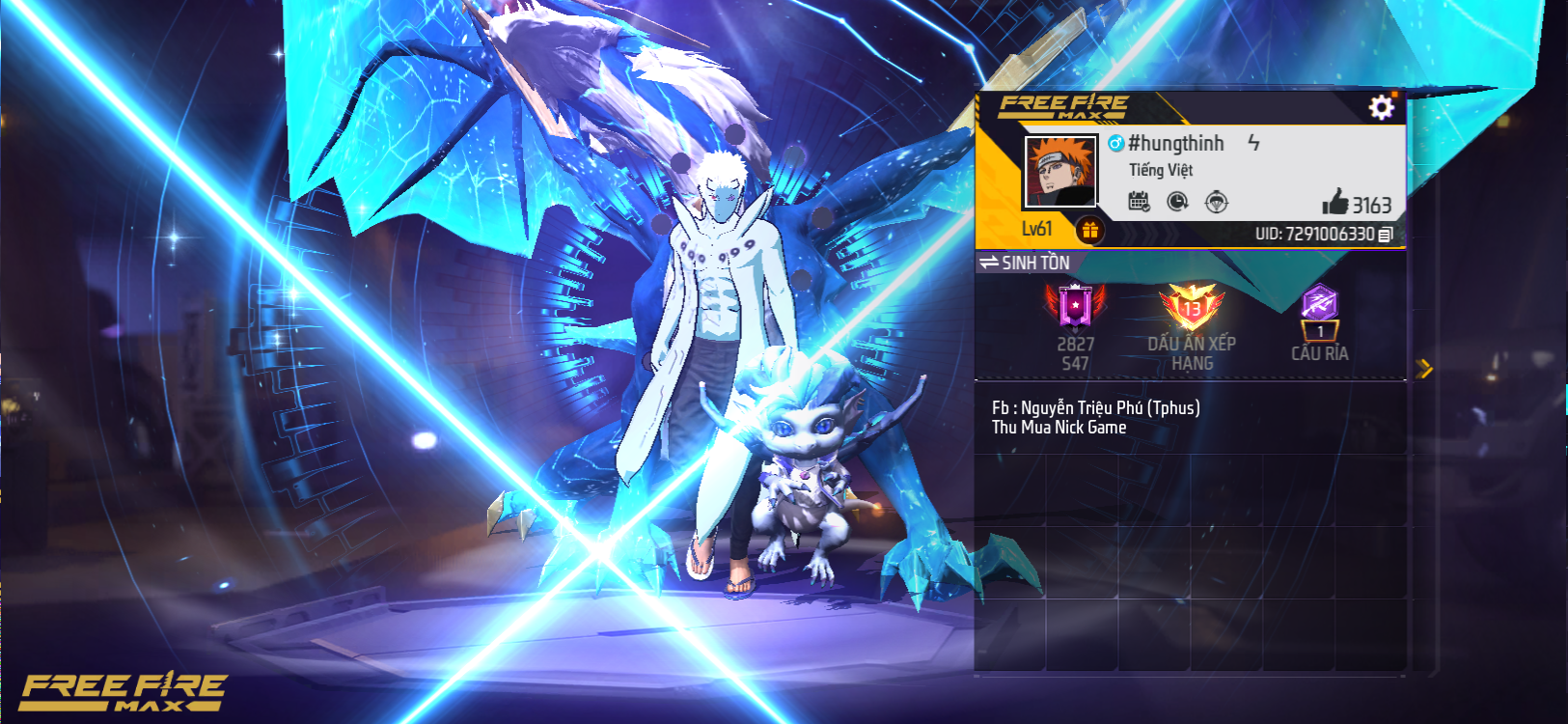Click the lightning bolt icon beside name

(x=1253, y=143)
